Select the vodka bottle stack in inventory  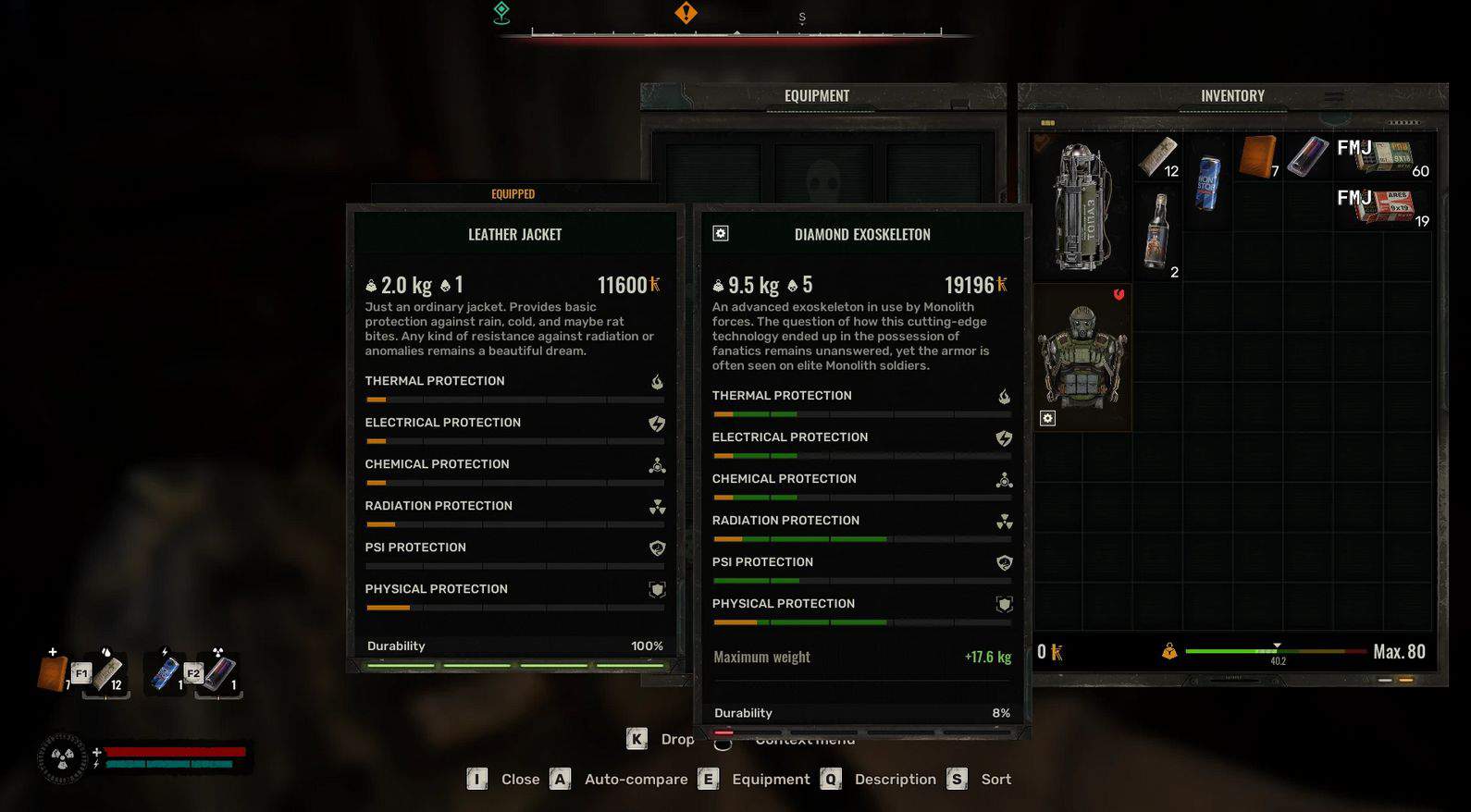coord(1156,230)
